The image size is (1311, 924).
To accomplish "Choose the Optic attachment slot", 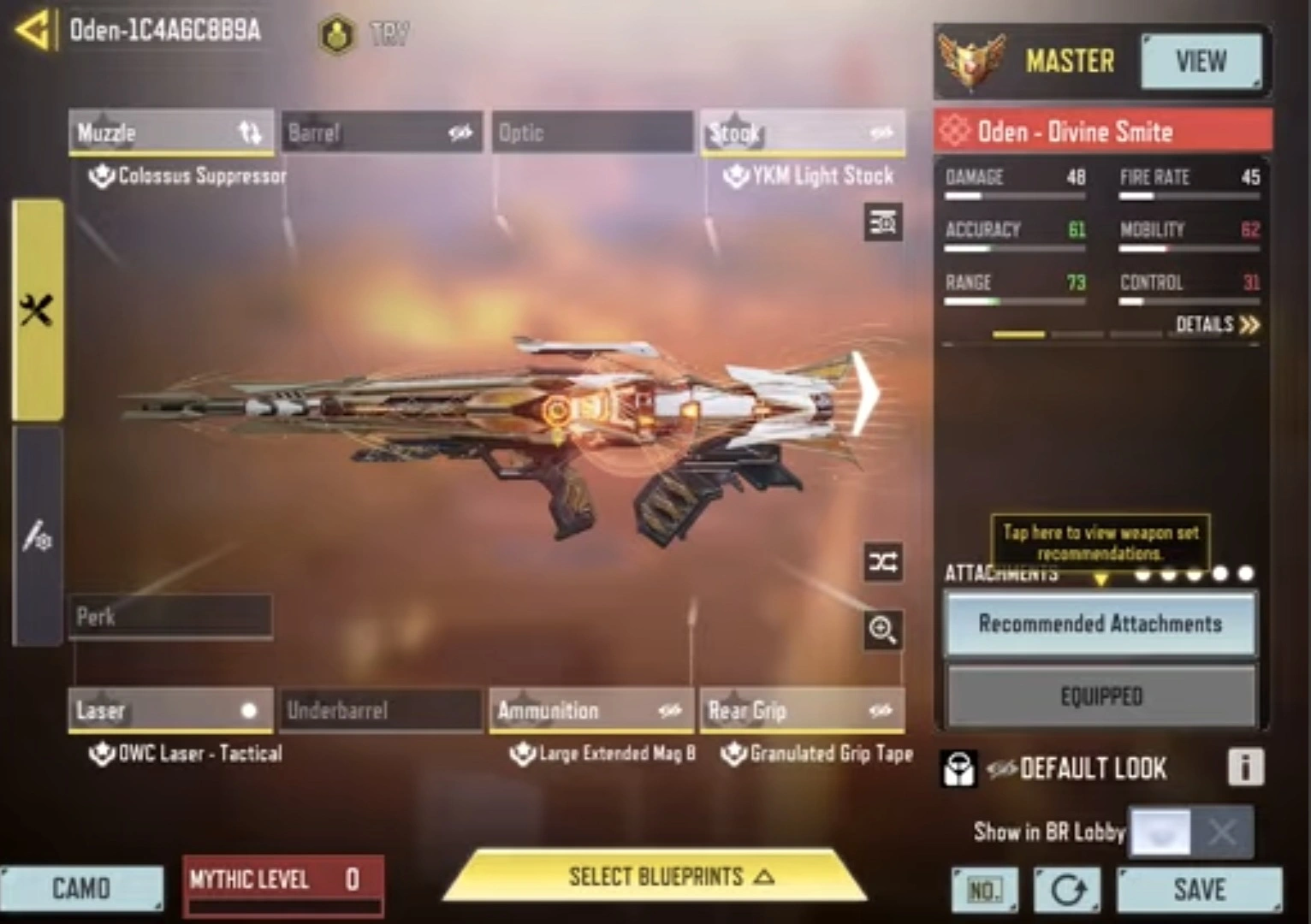I will coord(591,133).
